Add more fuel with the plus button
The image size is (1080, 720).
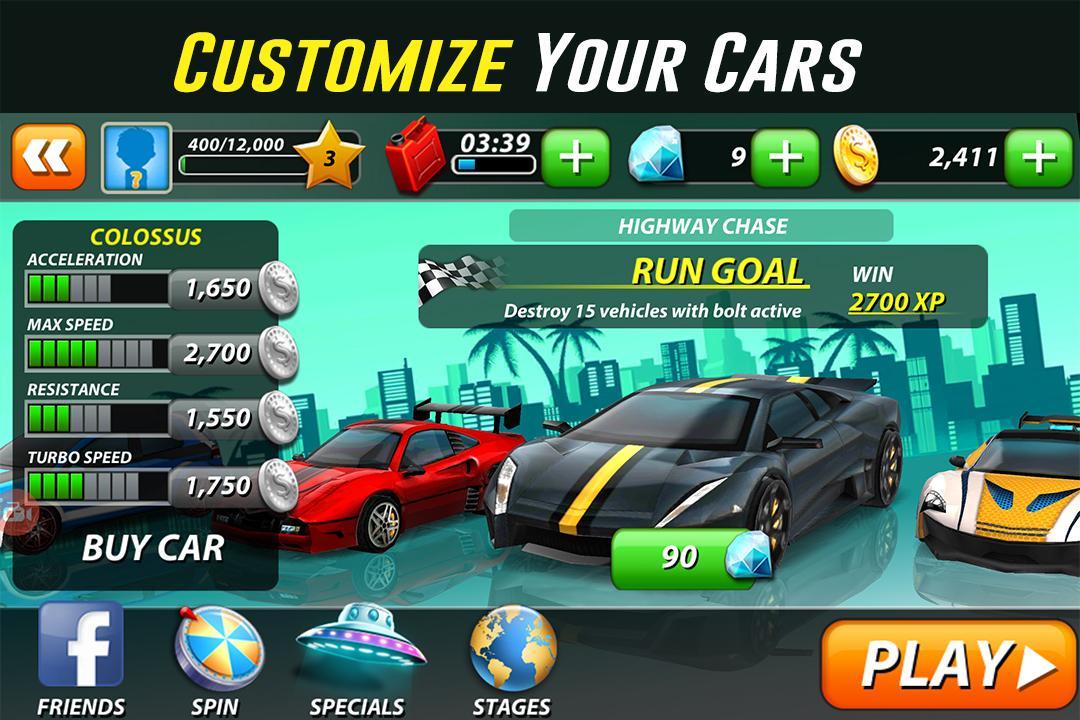click(574, 158)
